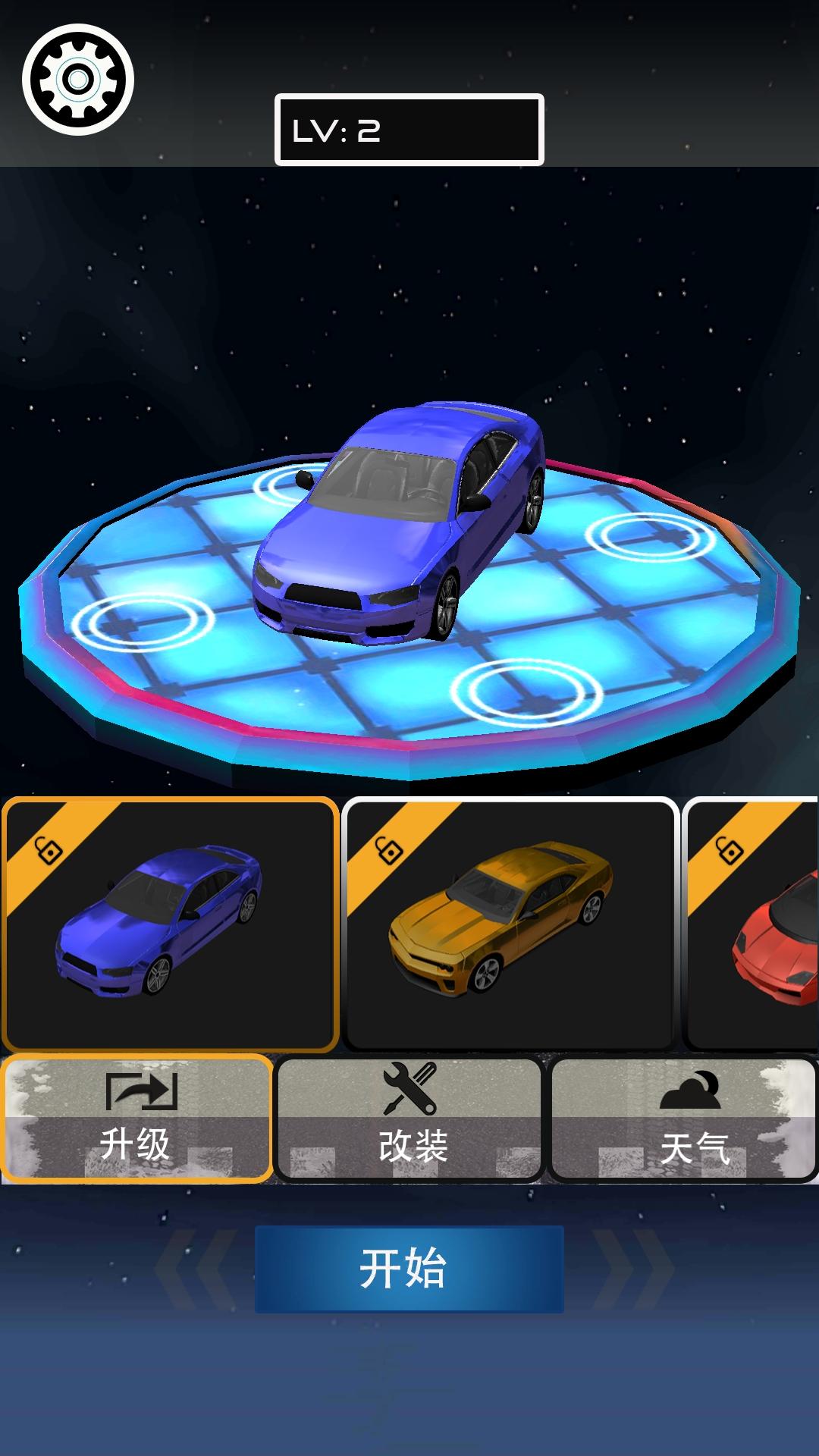This screenshot has width=819, height=1456.
Task: Select the blue sedan car tile
Action: [x=170, y=924]
